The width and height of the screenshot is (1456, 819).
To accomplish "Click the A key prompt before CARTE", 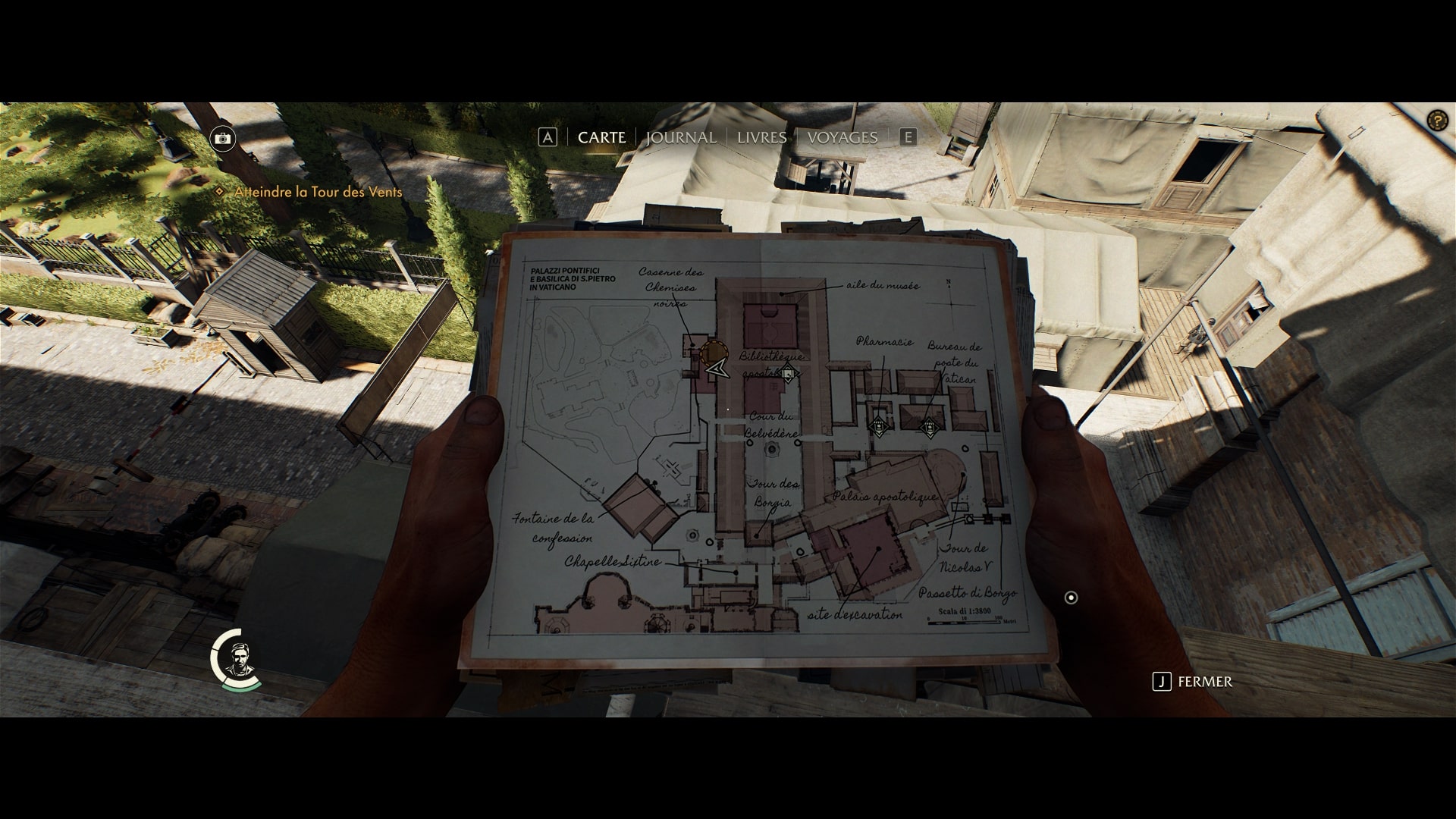I will [x=548, y=136].
